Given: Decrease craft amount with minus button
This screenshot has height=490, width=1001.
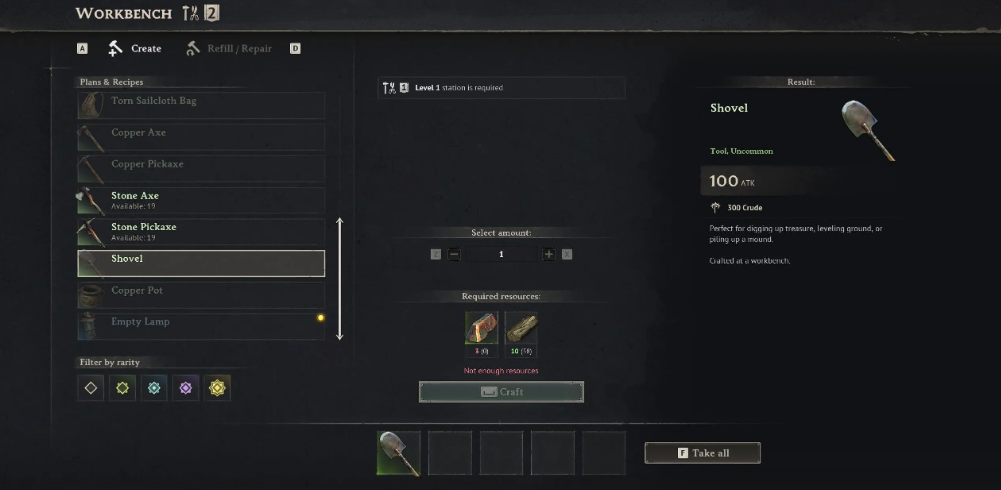Looking at the screenshot, I should tap(454, 254).
